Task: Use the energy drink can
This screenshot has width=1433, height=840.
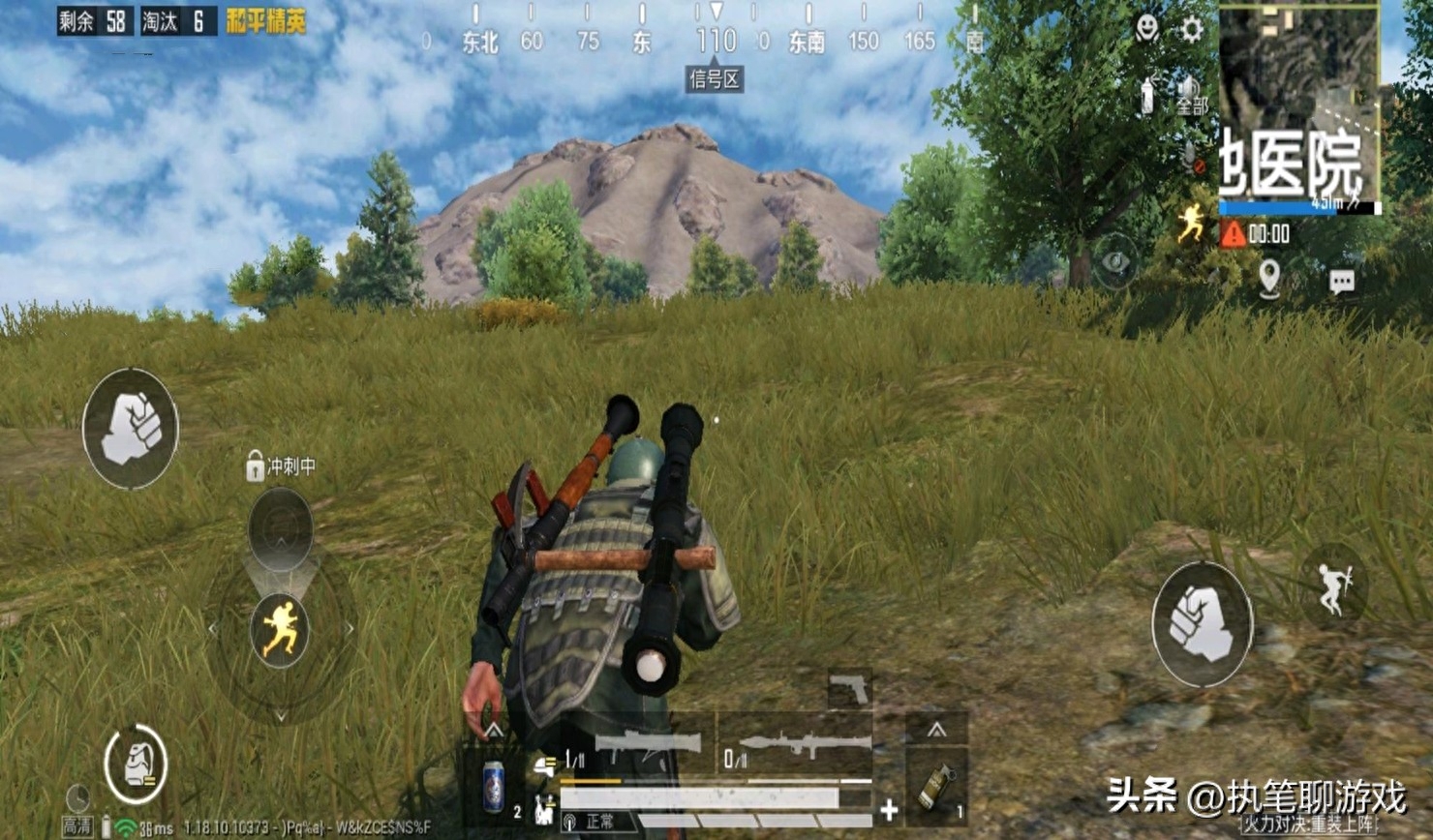Action: coord(494,785)
